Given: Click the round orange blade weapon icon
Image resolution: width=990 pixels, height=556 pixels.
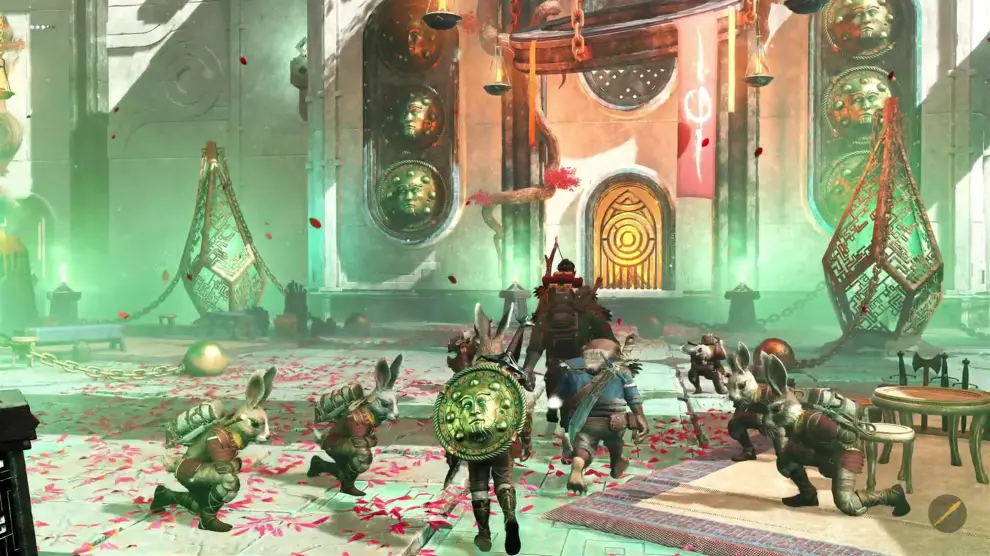Looking at the screenshot, I should coord(947,513).
